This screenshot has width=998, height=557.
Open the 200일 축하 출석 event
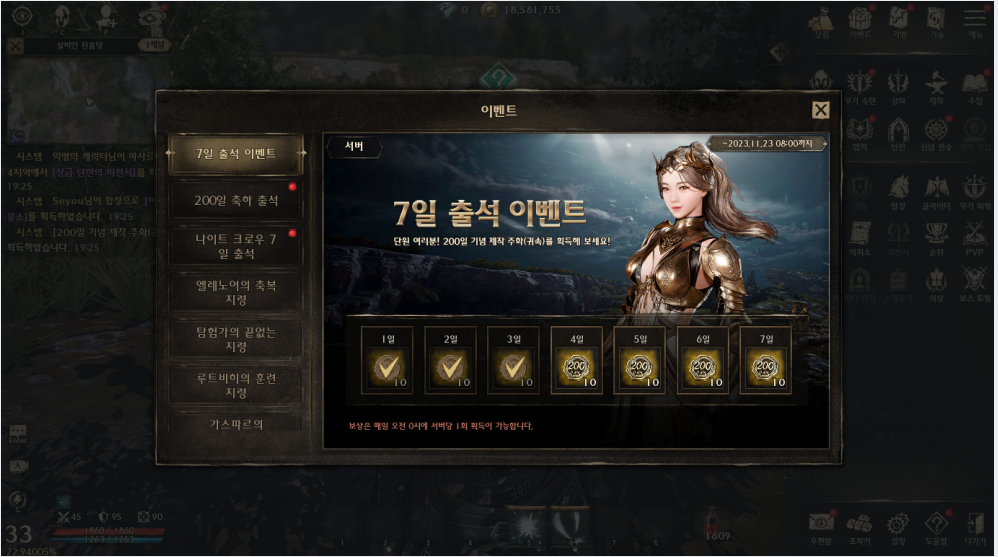(x=235, y=200)
